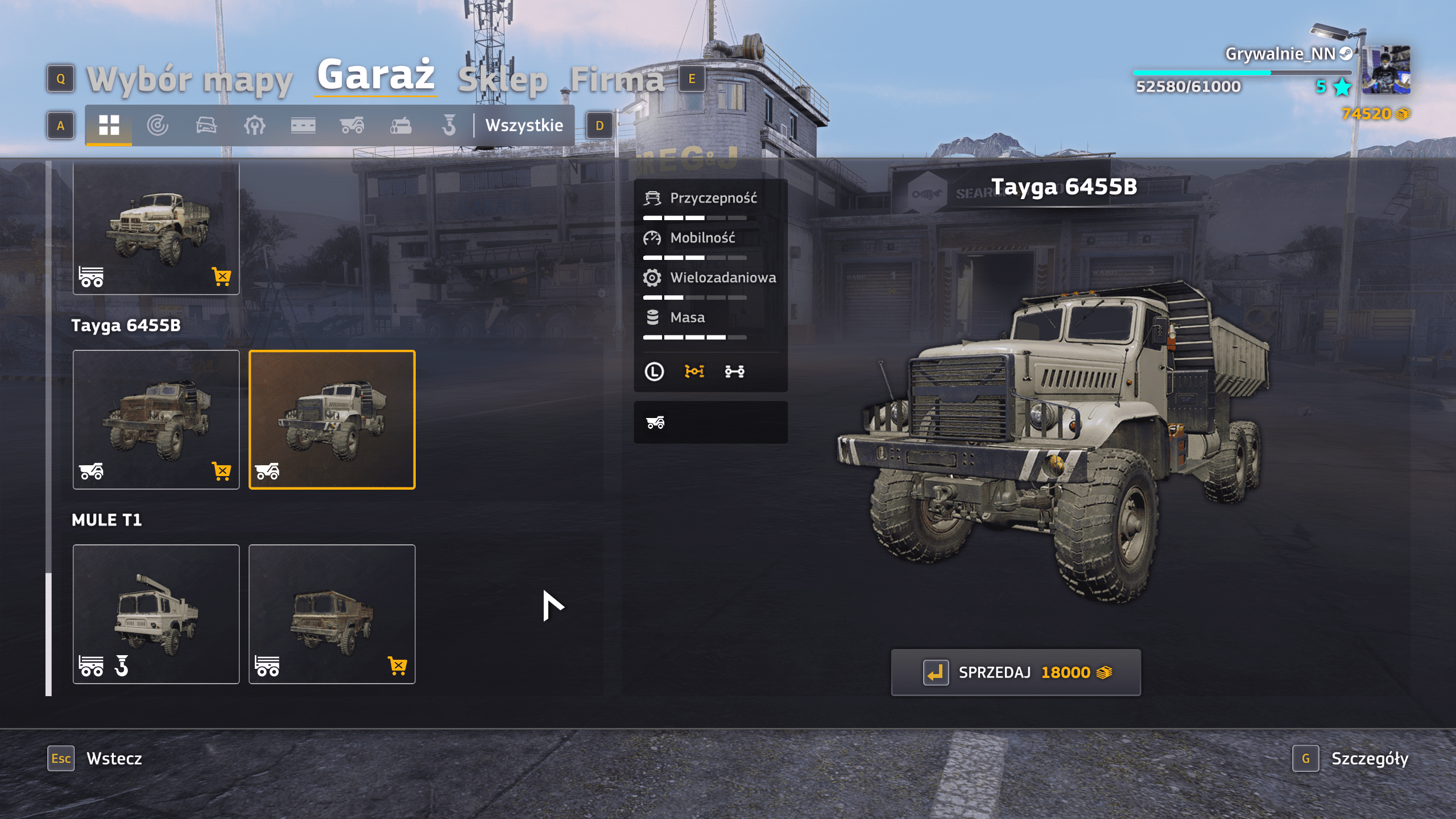Open the Wybór mapy tab
Image resolution: width=1456 pixels, height=819 pixels.
(x=189, y=80)
